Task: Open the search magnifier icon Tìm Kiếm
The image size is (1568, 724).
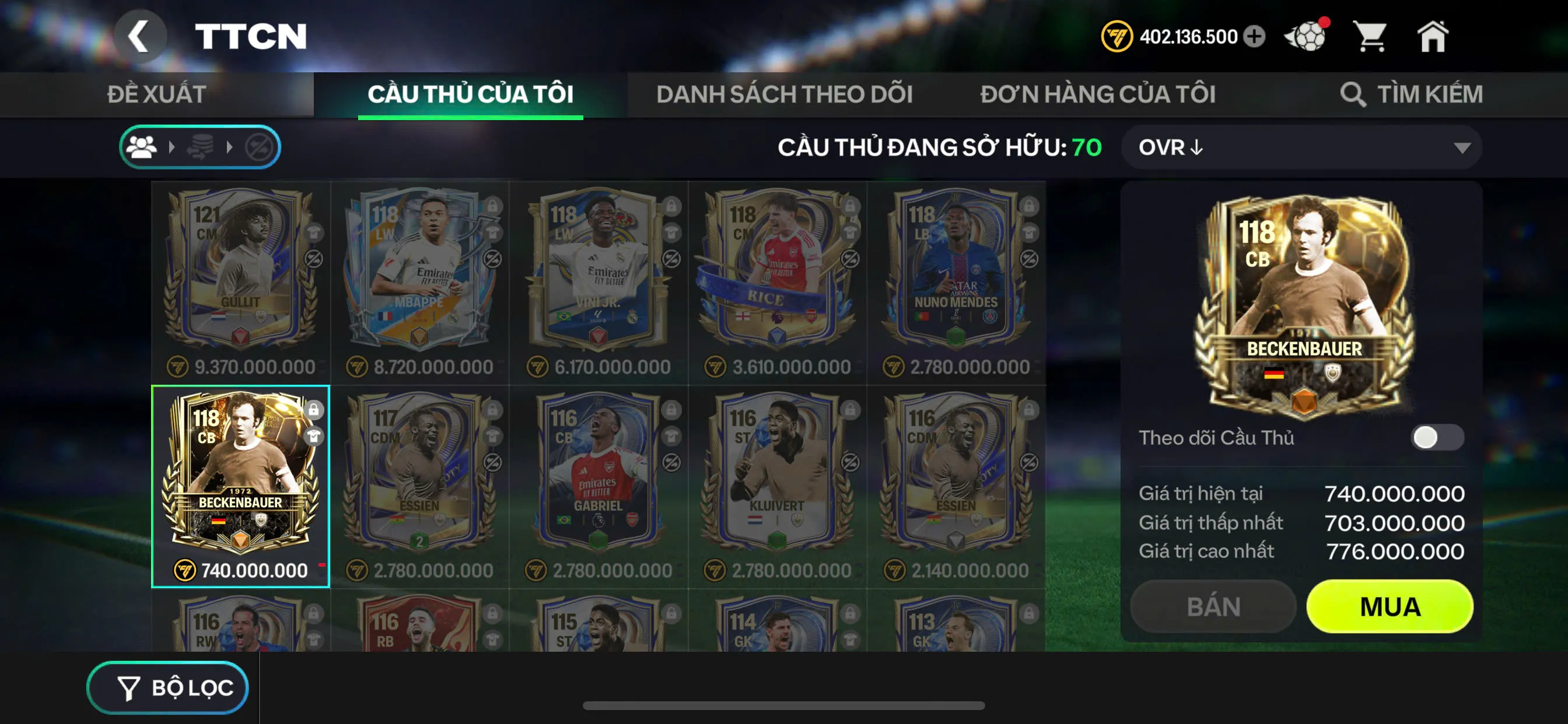Action: [1354, 94]
